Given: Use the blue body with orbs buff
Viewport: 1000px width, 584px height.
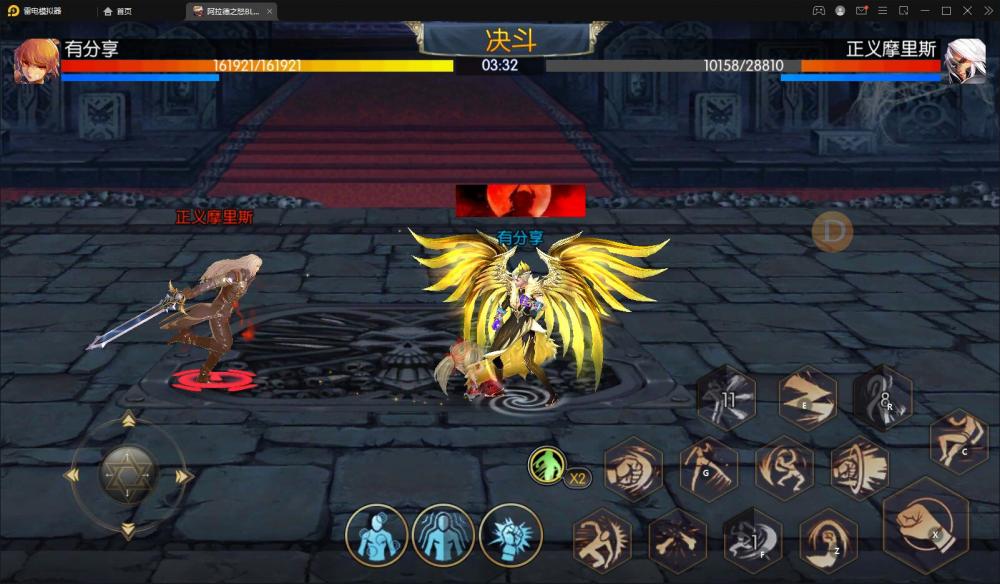Looking at the screenshot, I should (377, 535).
